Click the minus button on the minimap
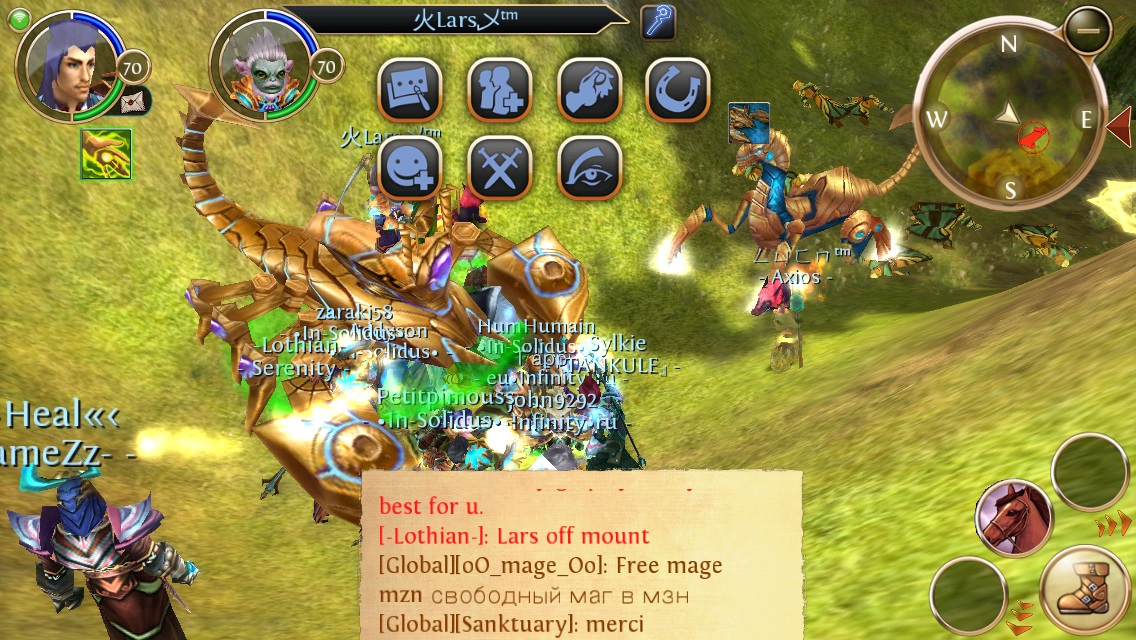1136x640 pixels. [x=1087, y=31]
